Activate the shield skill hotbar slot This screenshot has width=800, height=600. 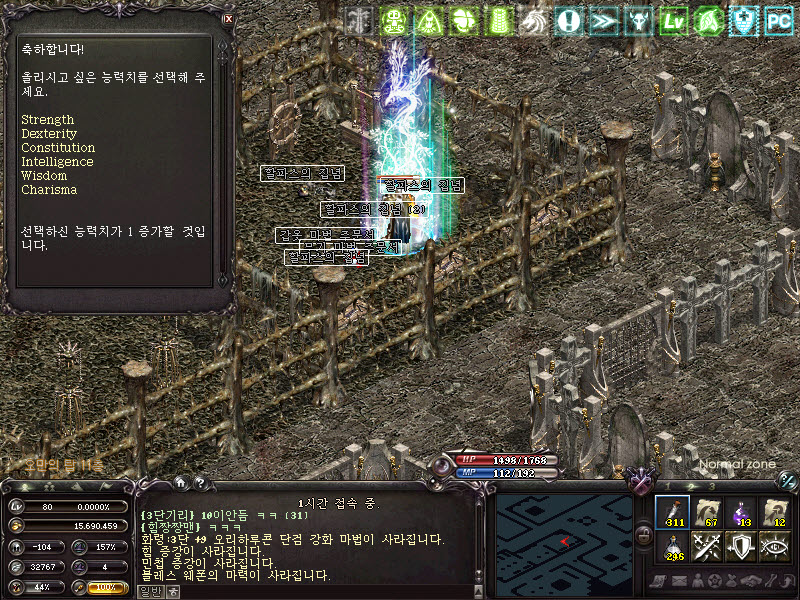741,546
